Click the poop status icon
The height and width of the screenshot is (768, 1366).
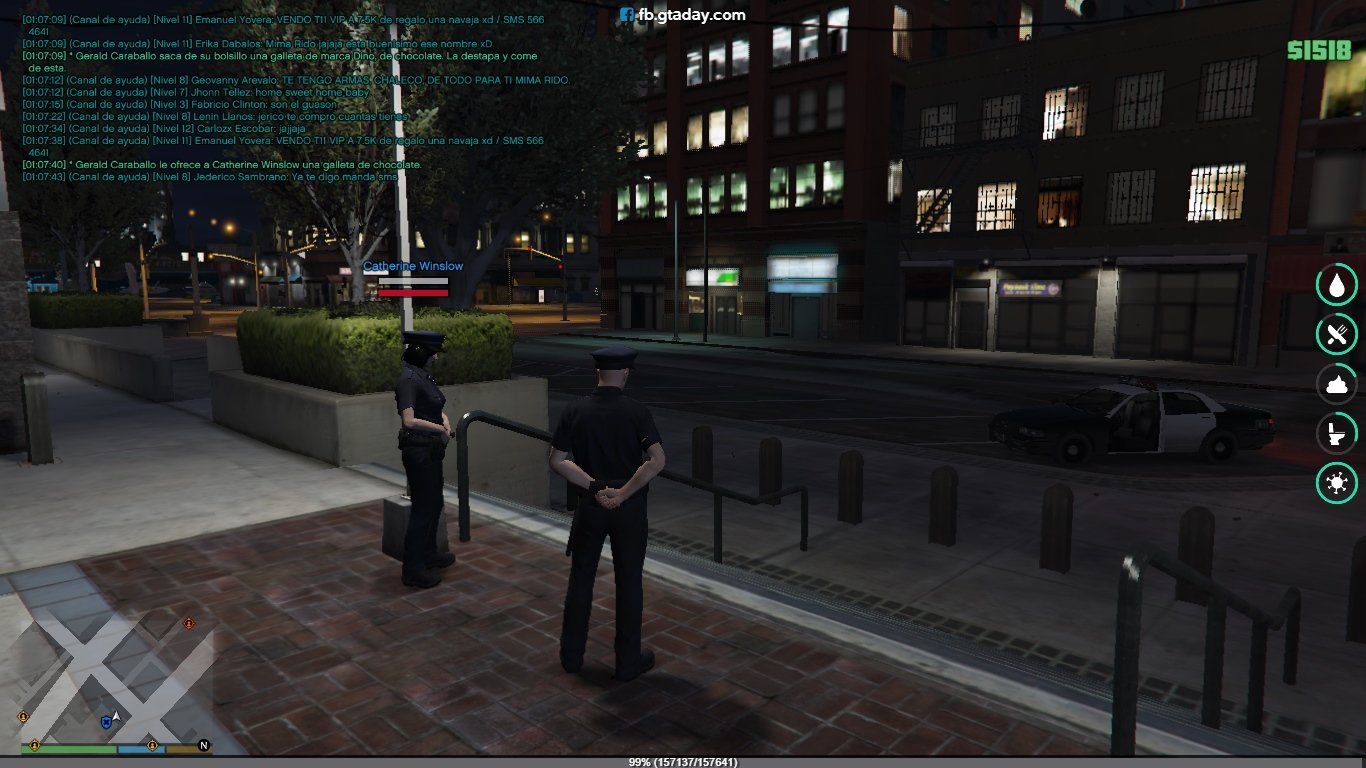pos(1336,384)
